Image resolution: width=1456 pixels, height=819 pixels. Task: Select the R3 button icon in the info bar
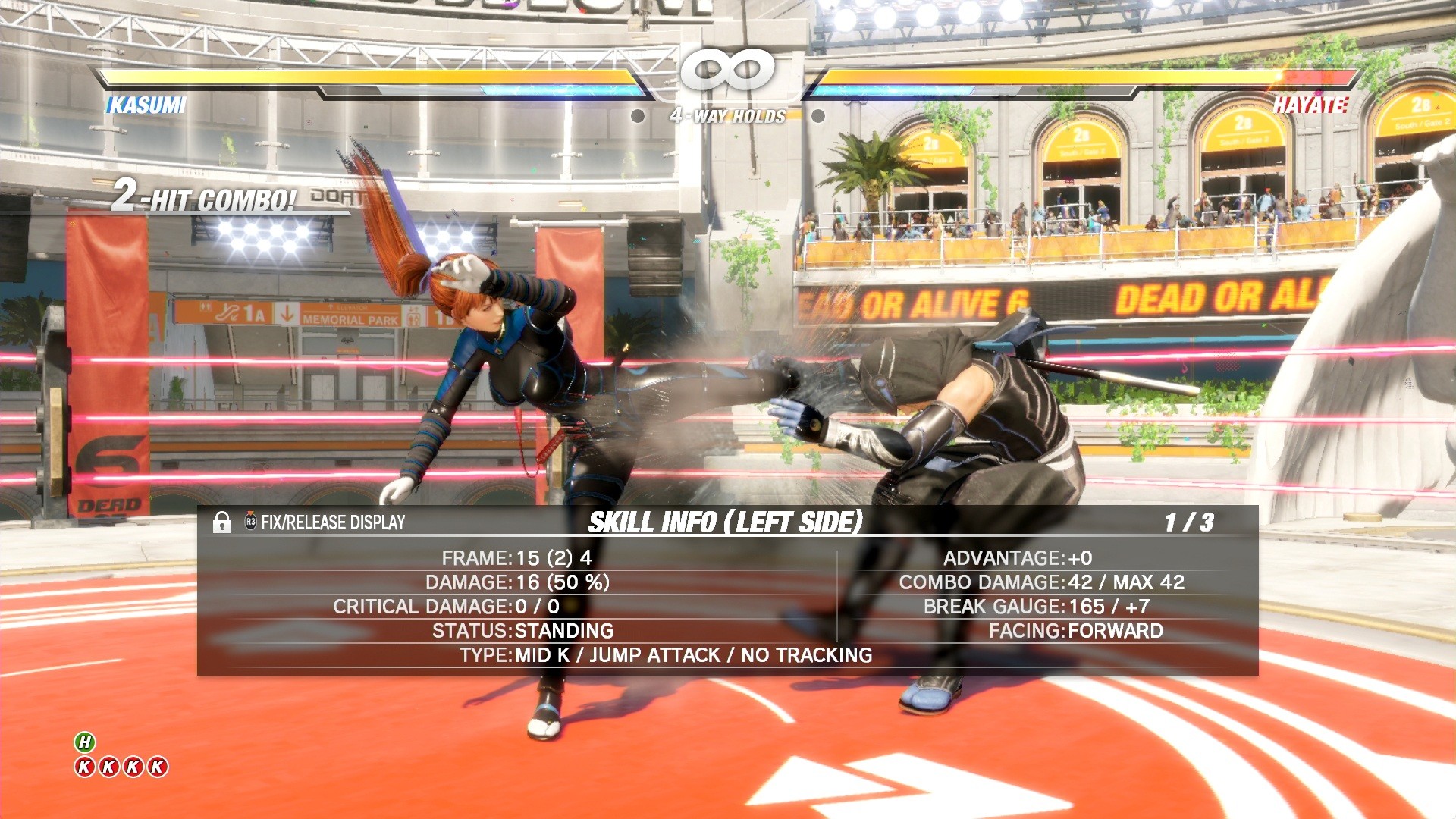pos(250,523)
